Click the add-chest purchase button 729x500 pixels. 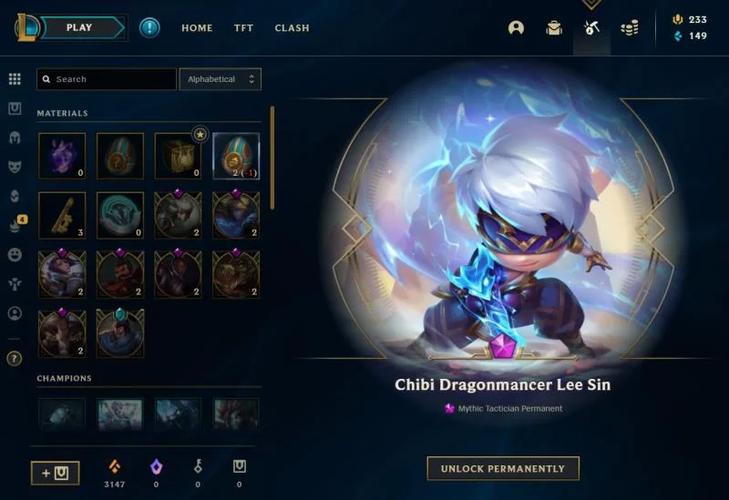(55, 473)
